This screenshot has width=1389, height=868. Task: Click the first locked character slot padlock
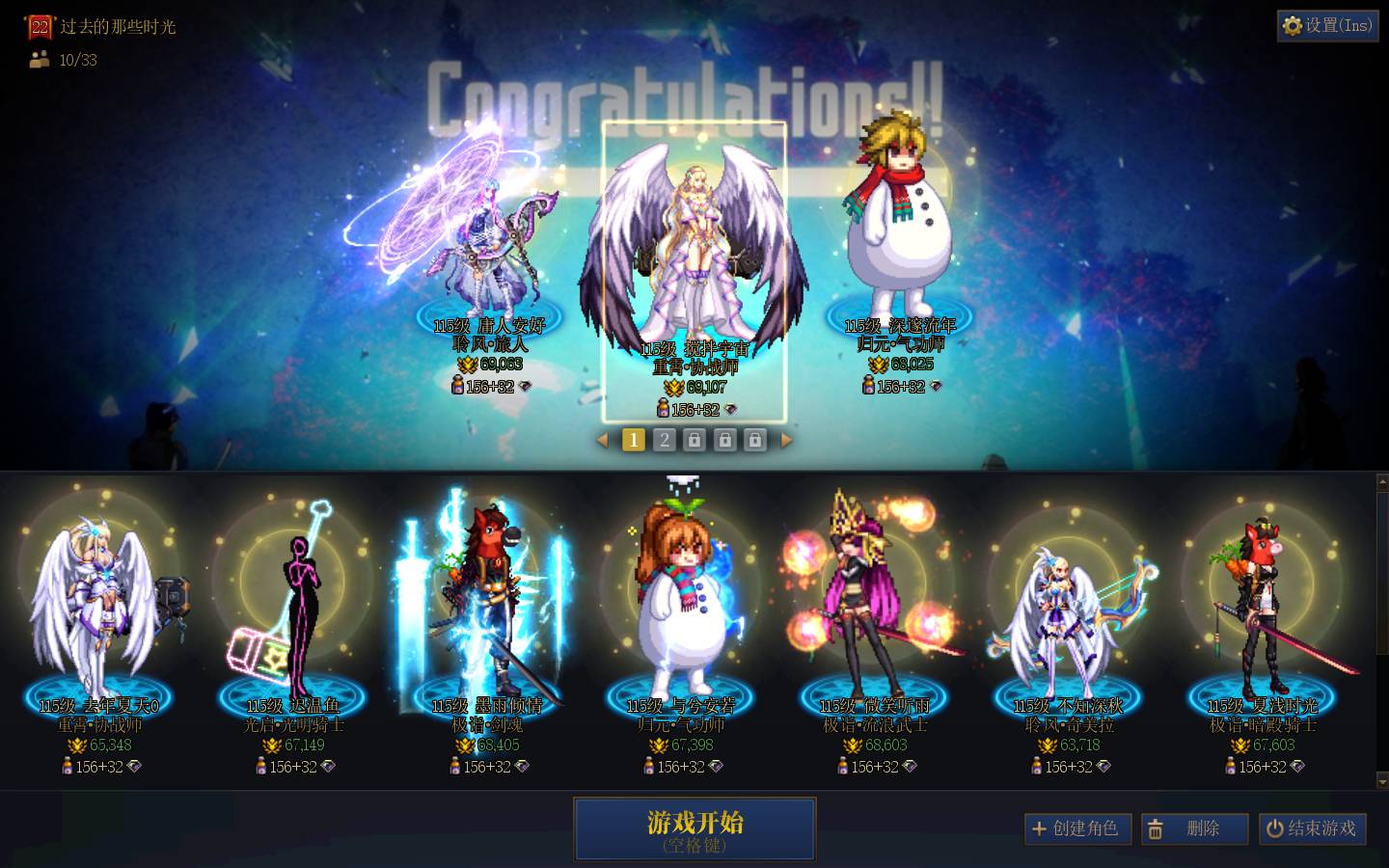click(x=695, y=440)
